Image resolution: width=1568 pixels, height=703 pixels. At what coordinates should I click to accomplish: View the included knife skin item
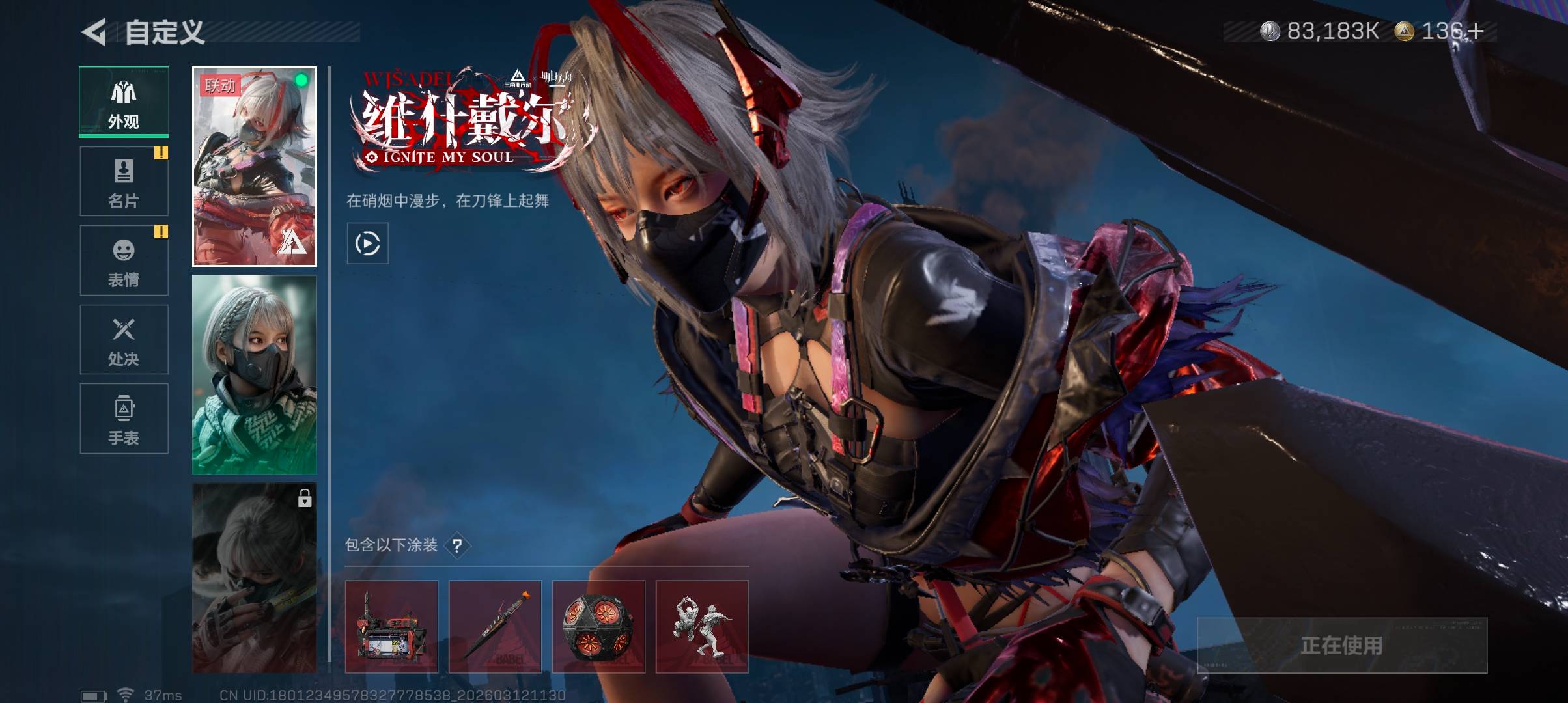[x=495, y=626]
